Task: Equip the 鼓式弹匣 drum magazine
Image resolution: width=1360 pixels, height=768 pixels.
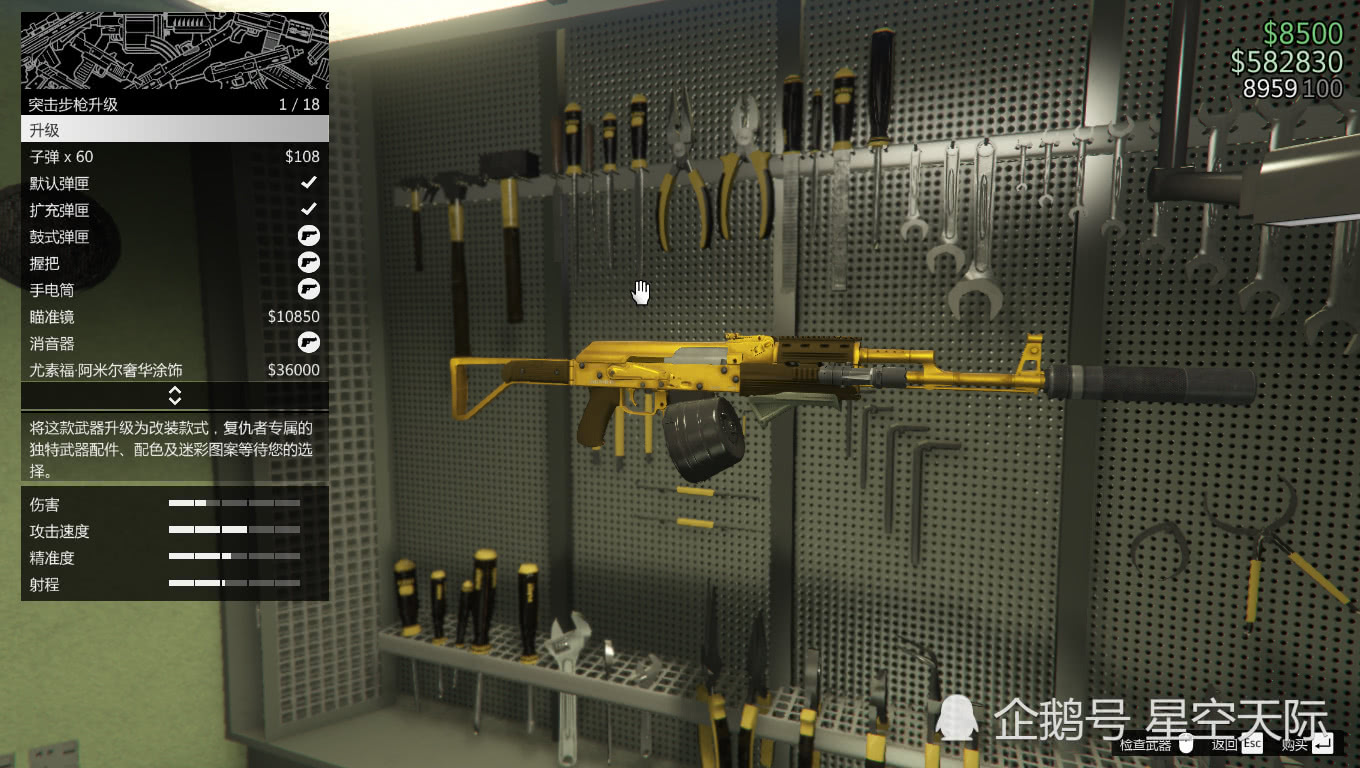Action: [174, 237]
